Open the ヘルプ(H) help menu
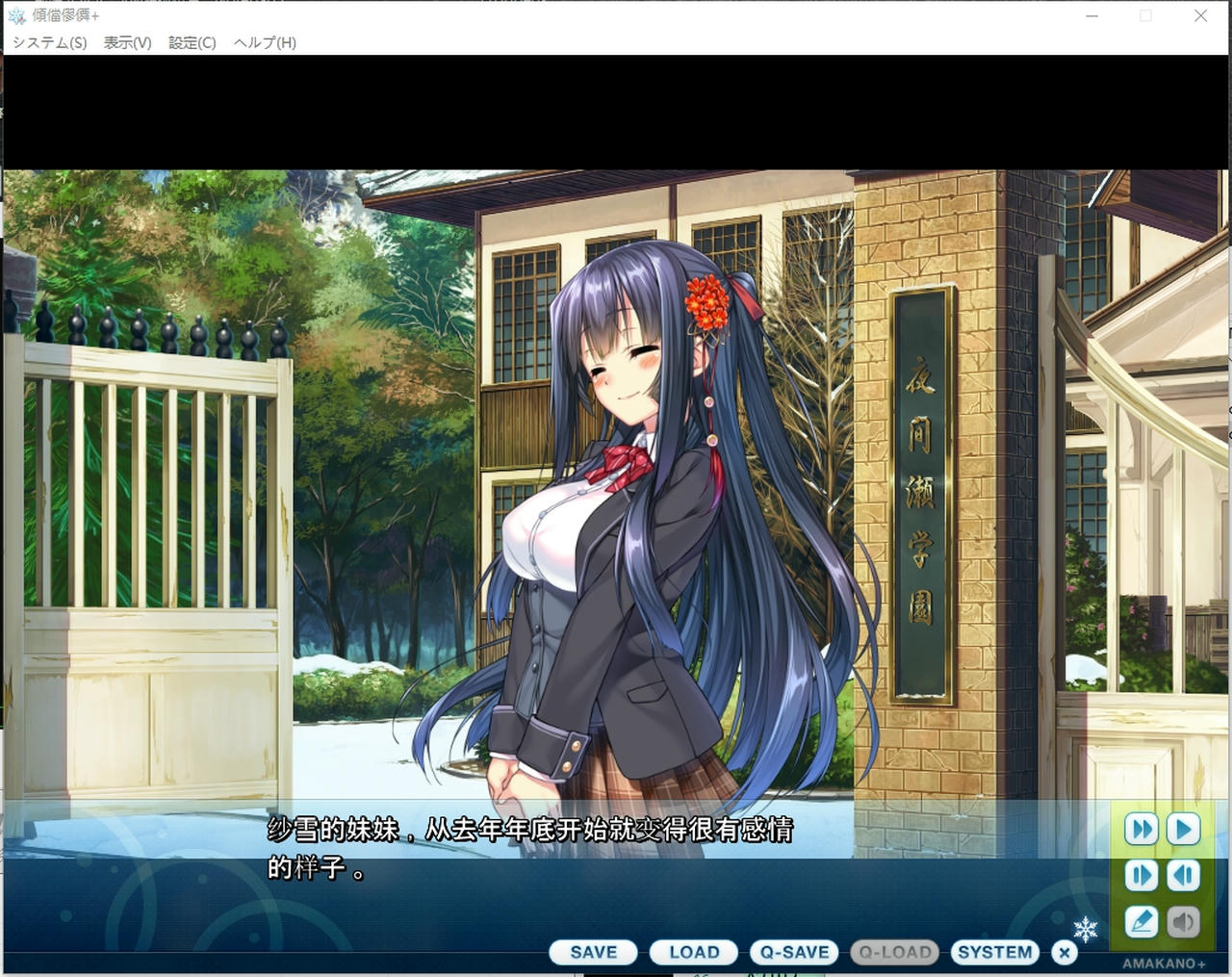Image resolution: width=1232 pixels, height=977 pixels. (x=261, y=43)
